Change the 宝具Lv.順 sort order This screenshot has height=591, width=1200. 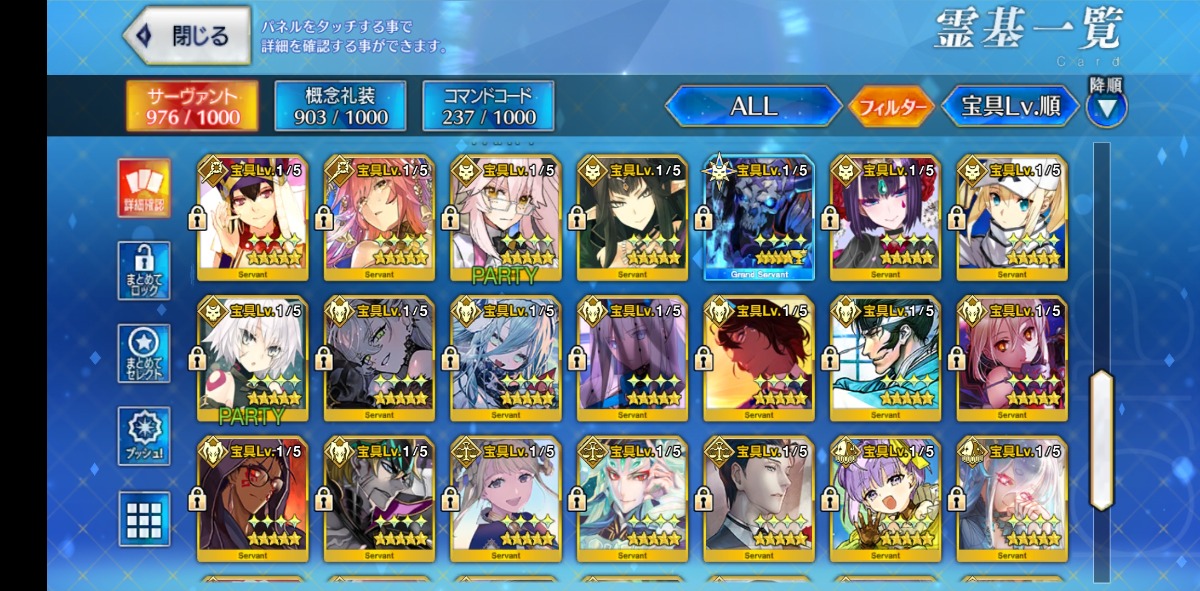click(1010, 106)
